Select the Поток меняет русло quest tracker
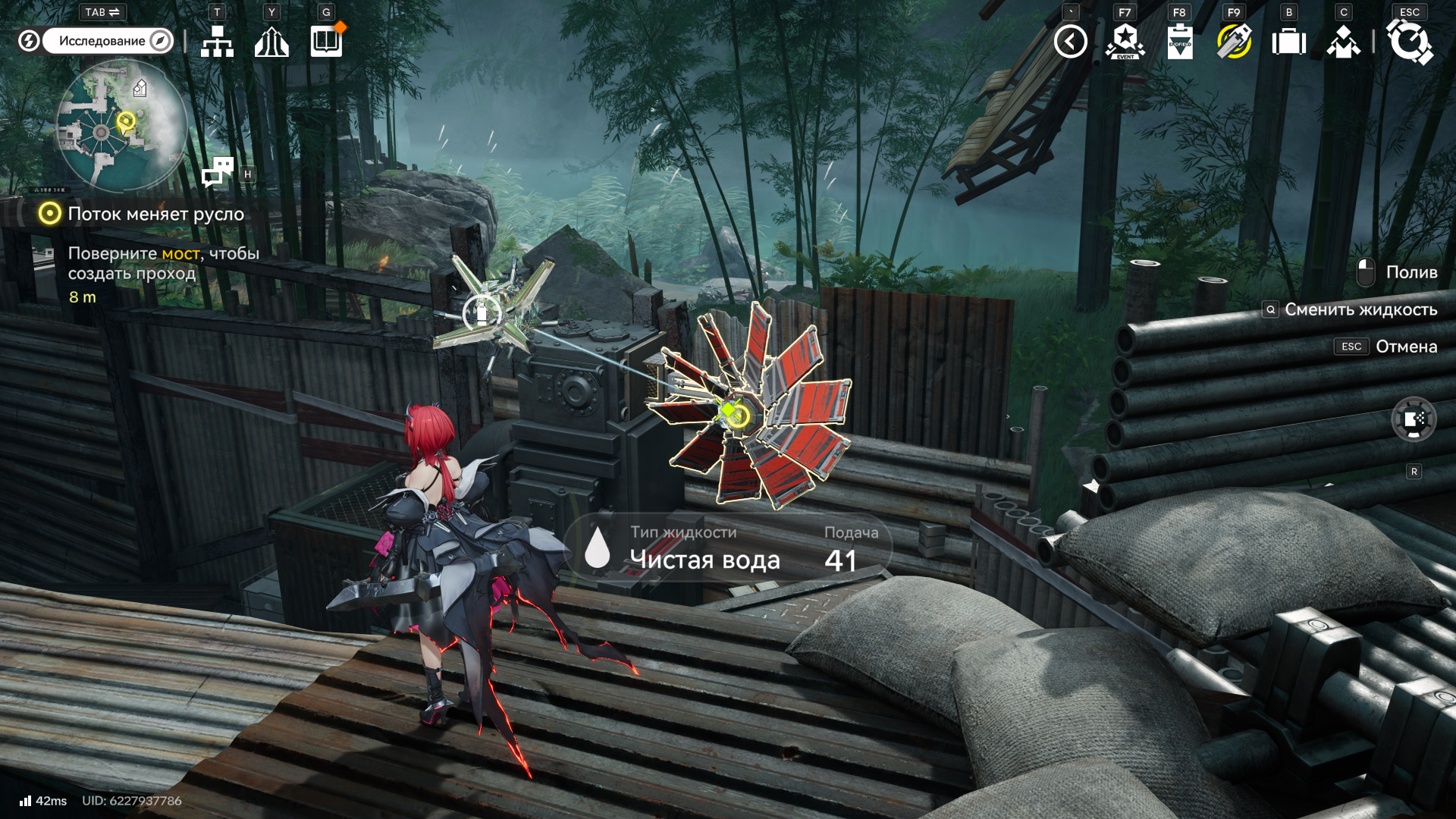The image size is (1456, 819). coord(155,214)
